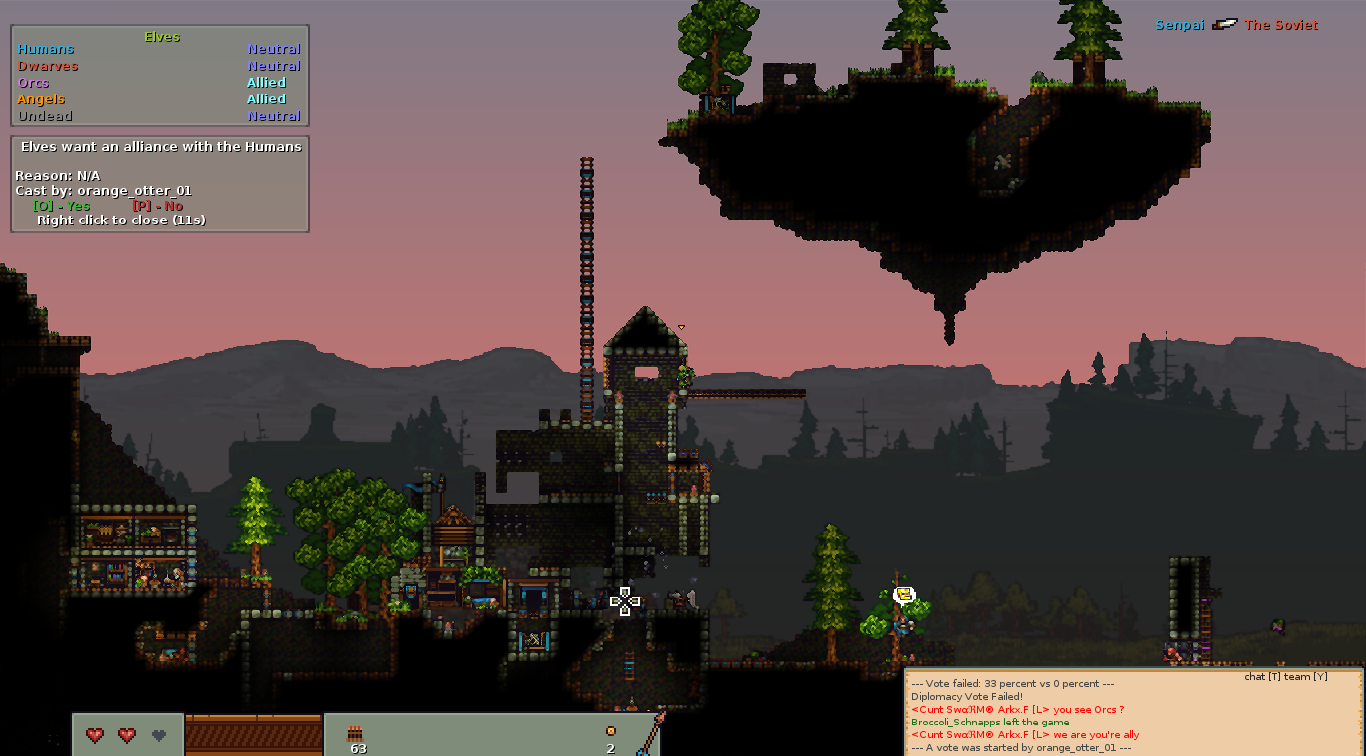Click the chat log box
Image resolution: width=1366 pixels, height=756 pixels.
[1133, 713]
